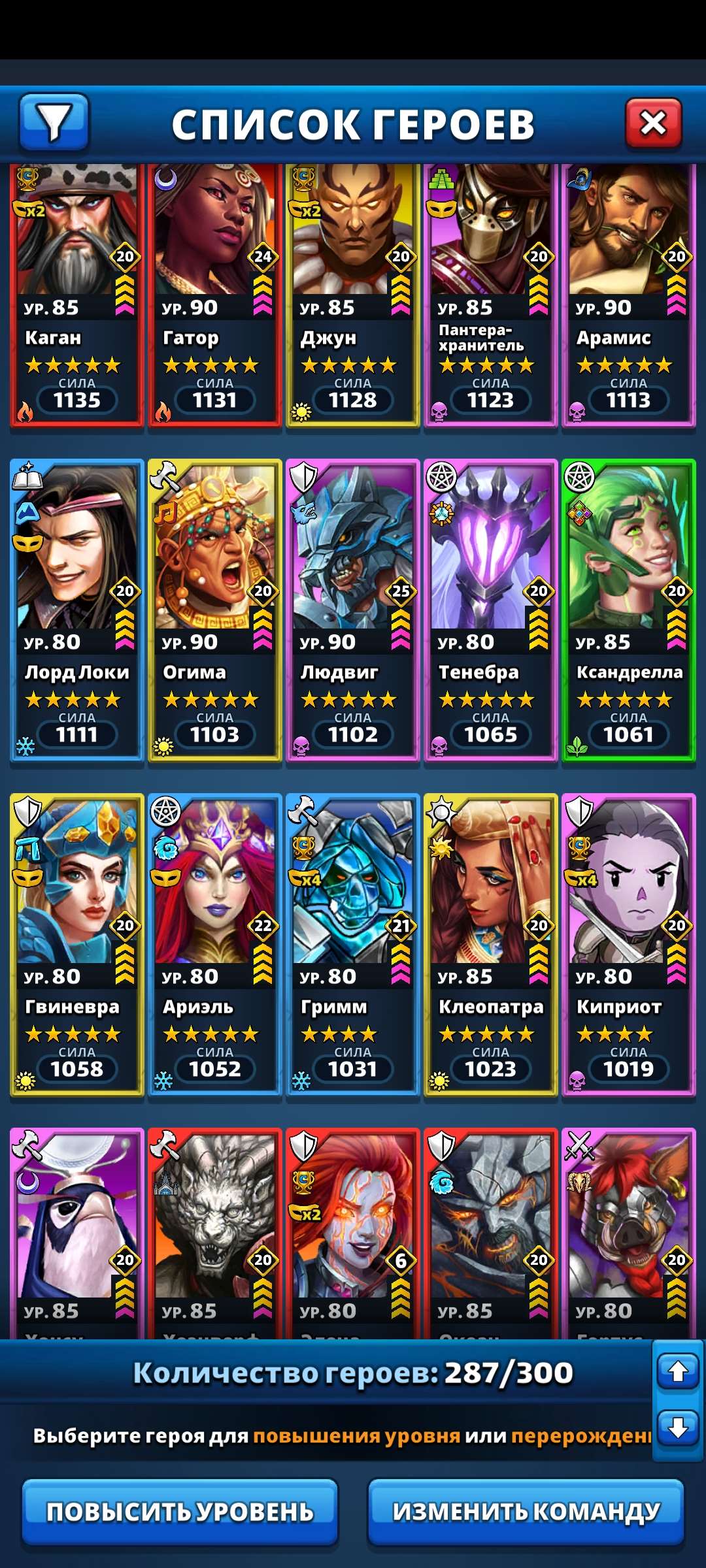Select the Тенебра hero card

click(491, 611)
